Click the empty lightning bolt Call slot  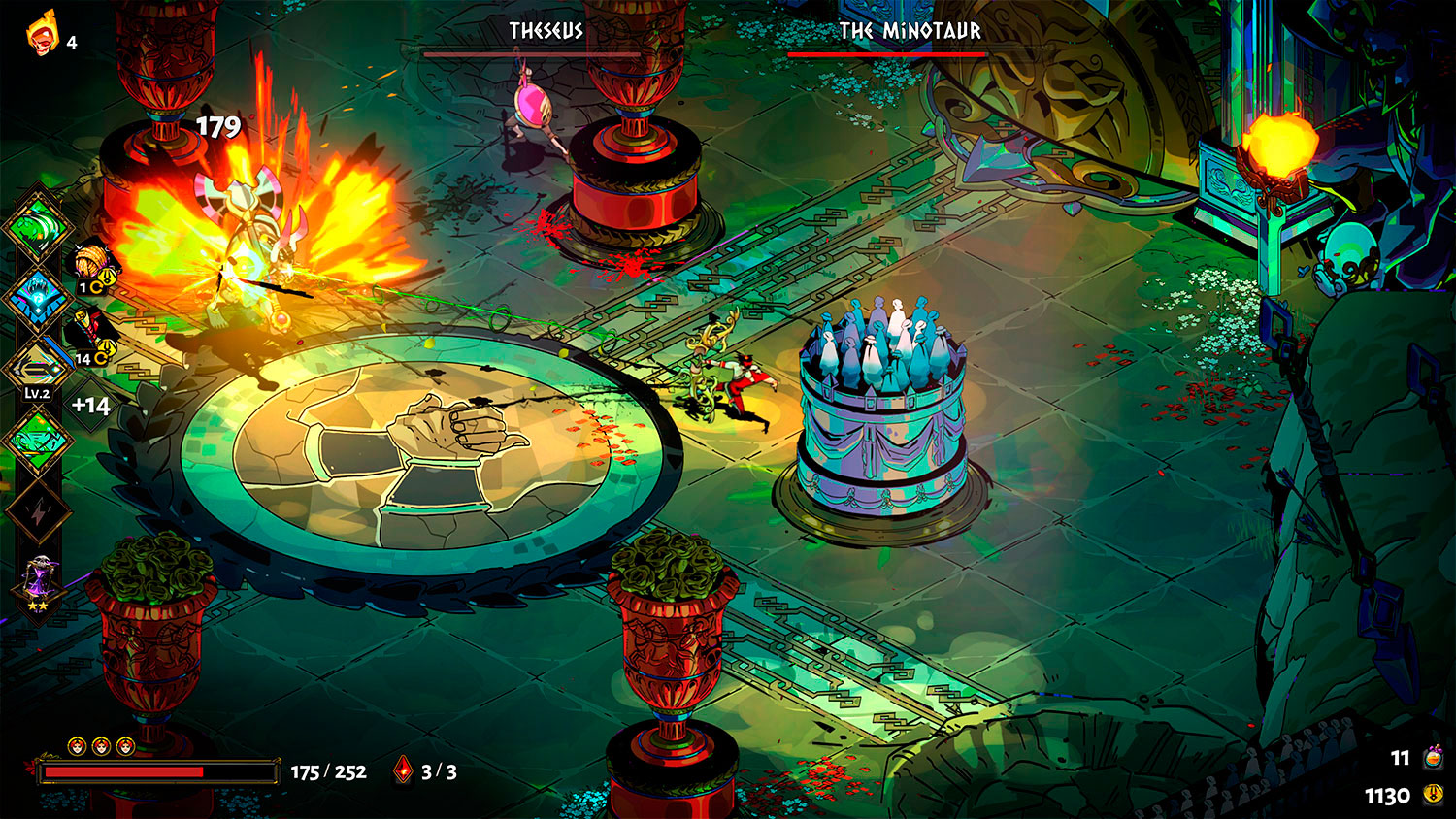(37, 511)
